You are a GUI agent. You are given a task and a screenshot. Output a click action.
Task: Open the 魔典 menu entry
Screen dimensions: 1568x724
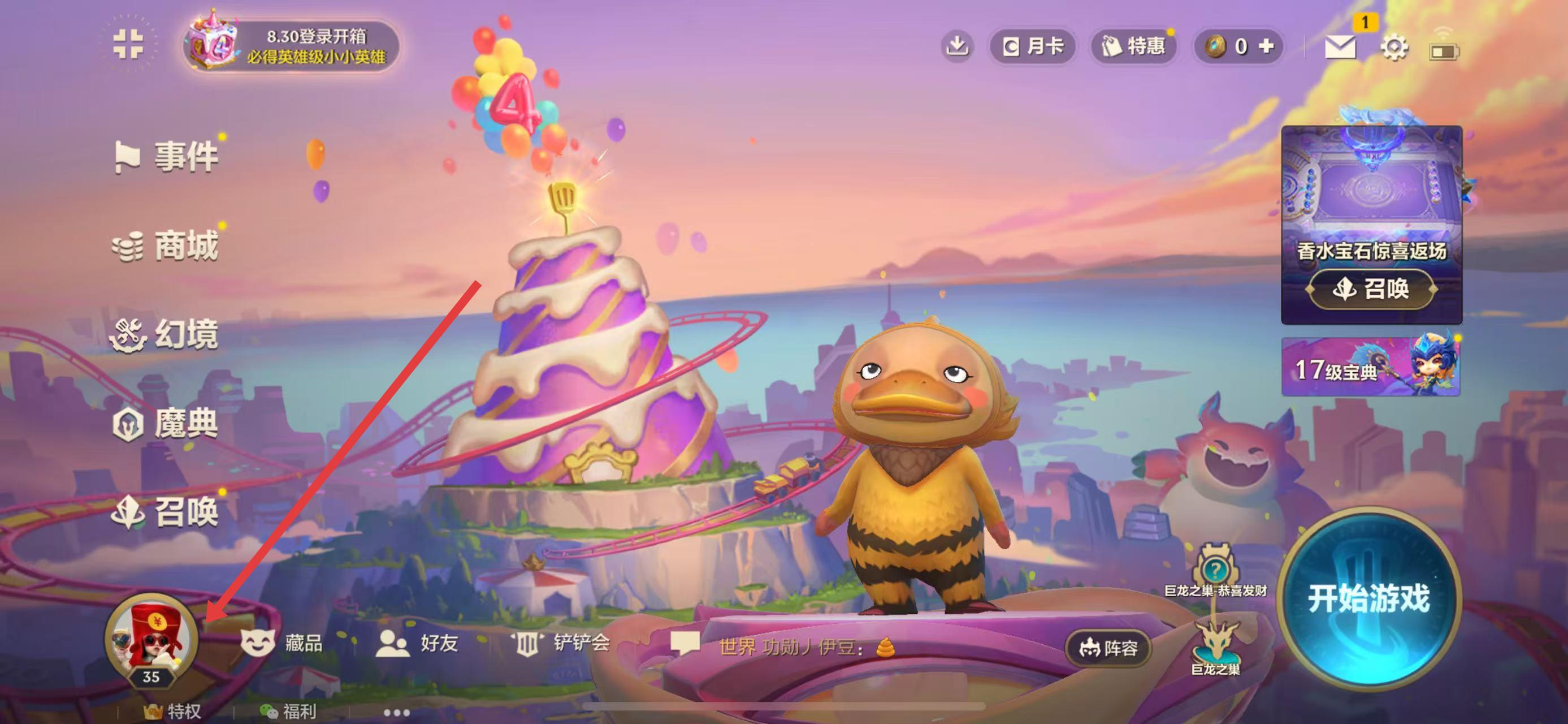coord(166,423)
